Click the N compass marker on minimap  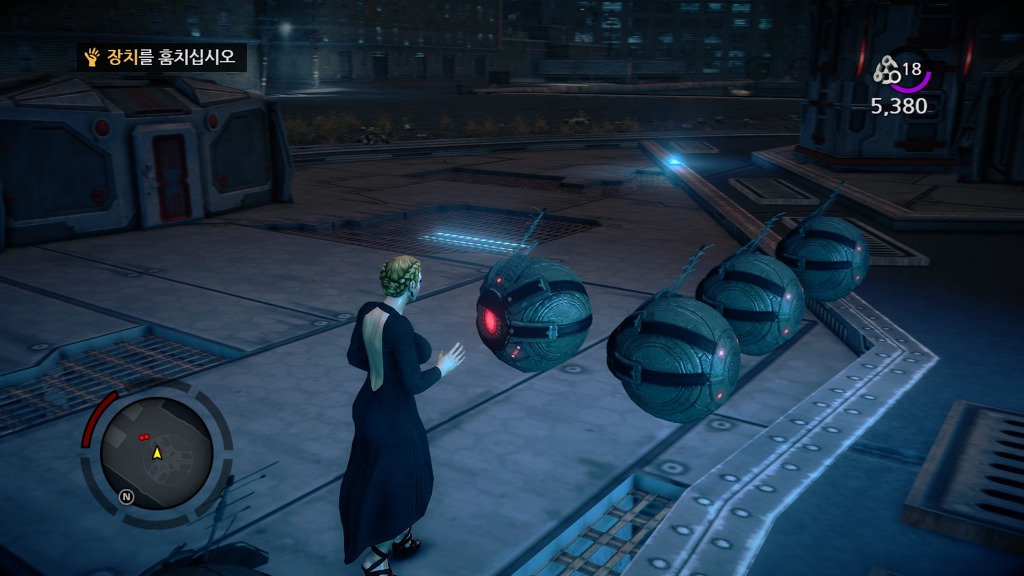pyautogui.click(x=127, y=496)
